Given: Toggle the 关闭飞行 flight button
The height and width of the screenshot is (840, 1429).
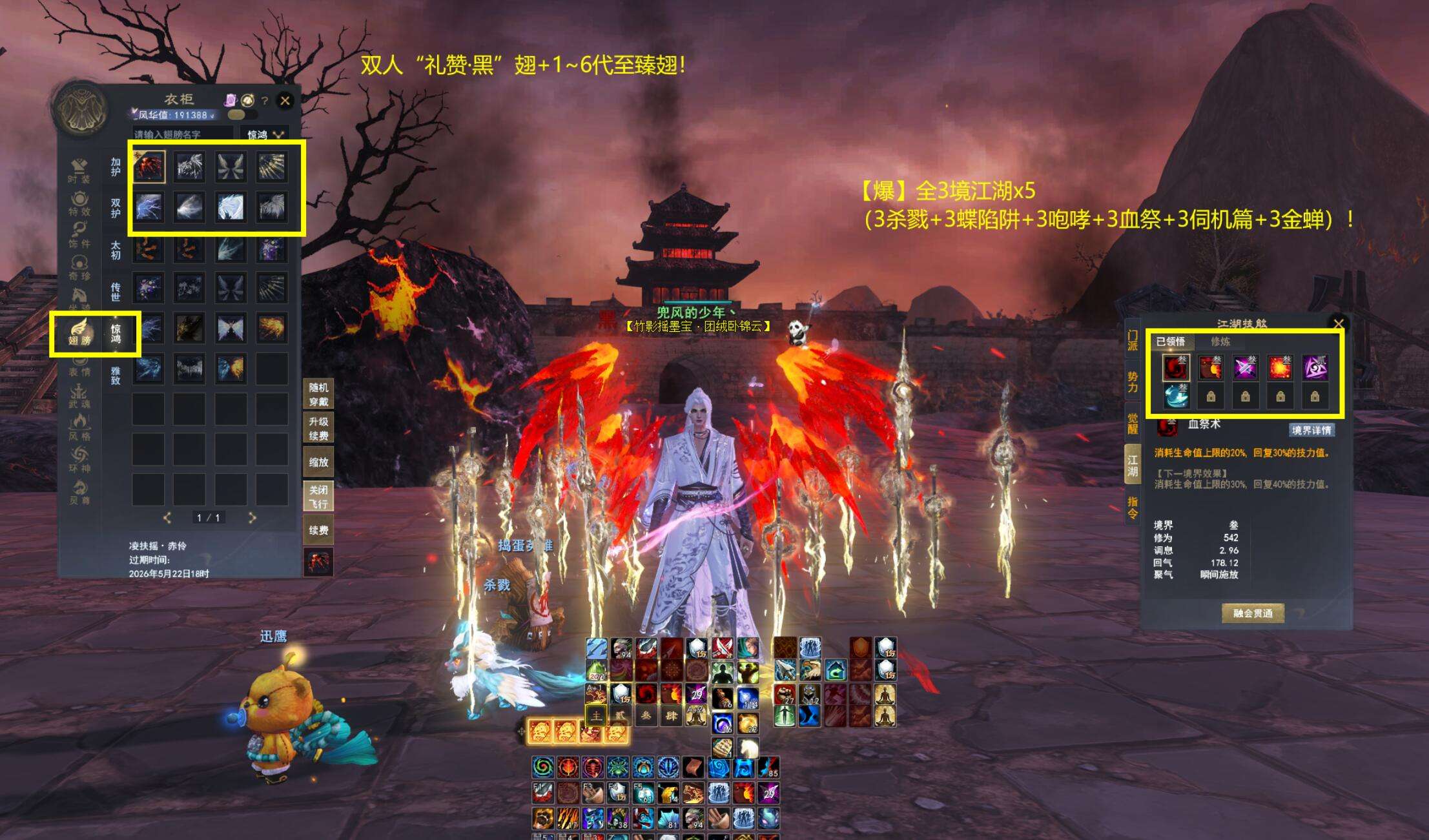Looking at the screenshot, I should [x=318, y=497].
